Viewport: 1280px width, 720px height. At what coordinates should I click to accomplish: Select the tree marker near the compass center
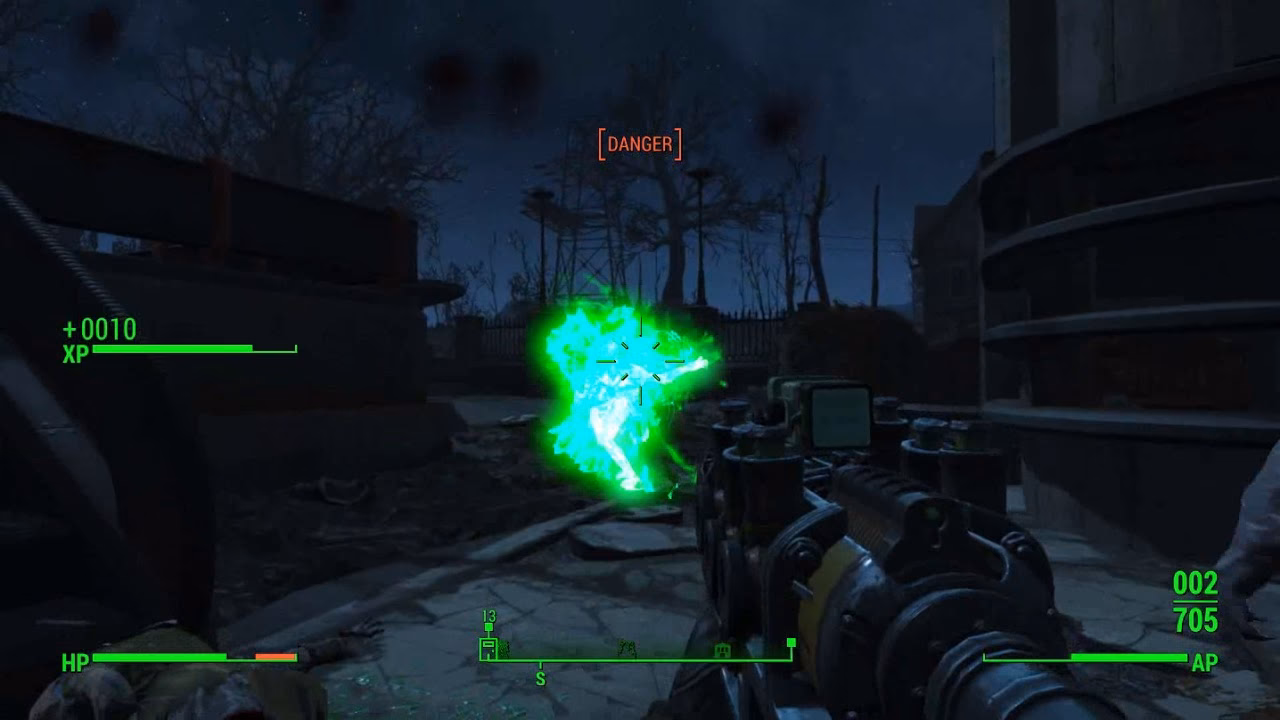[x=626, y=648]
